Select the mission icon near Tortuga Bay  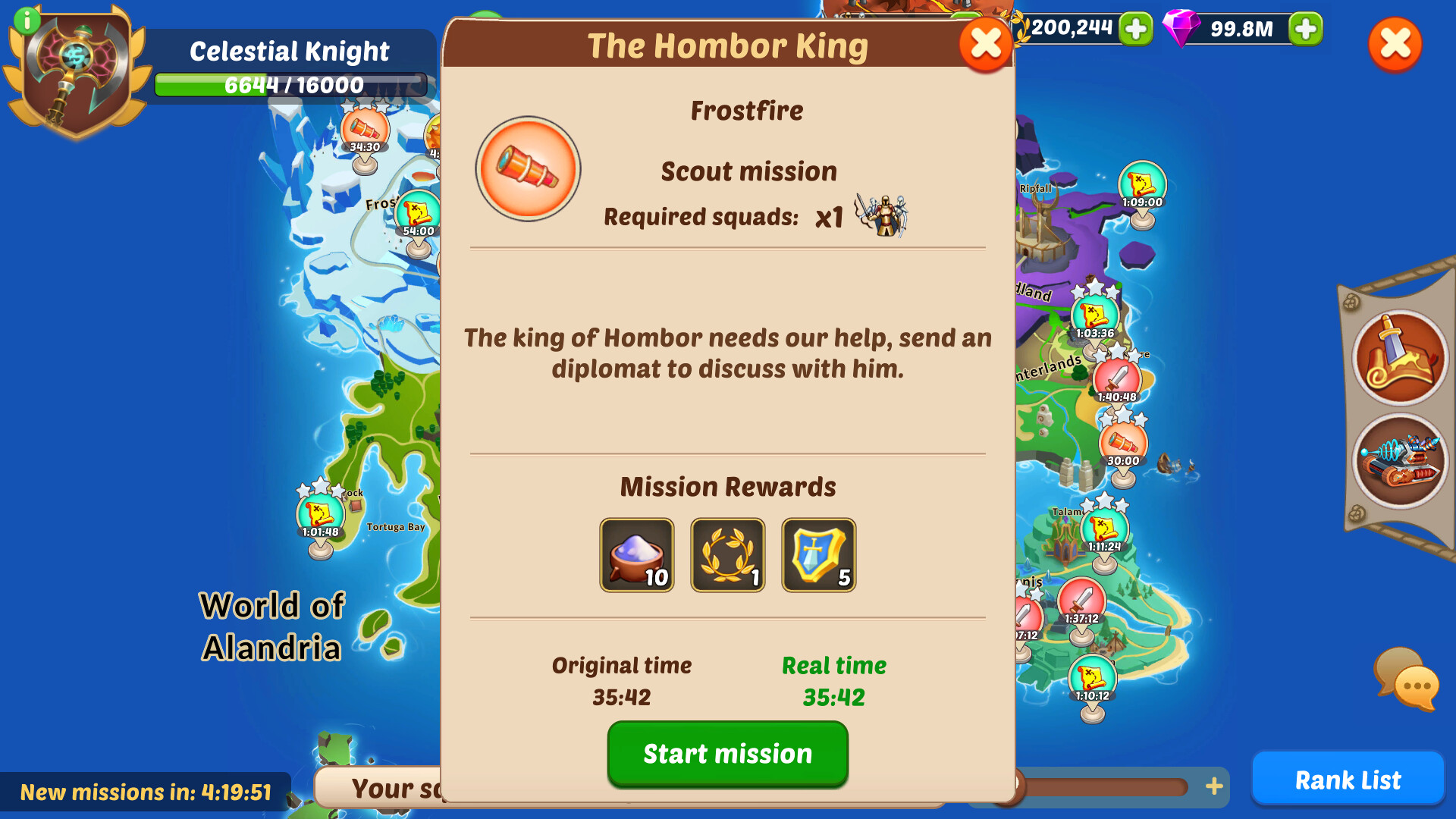[318, 516]
